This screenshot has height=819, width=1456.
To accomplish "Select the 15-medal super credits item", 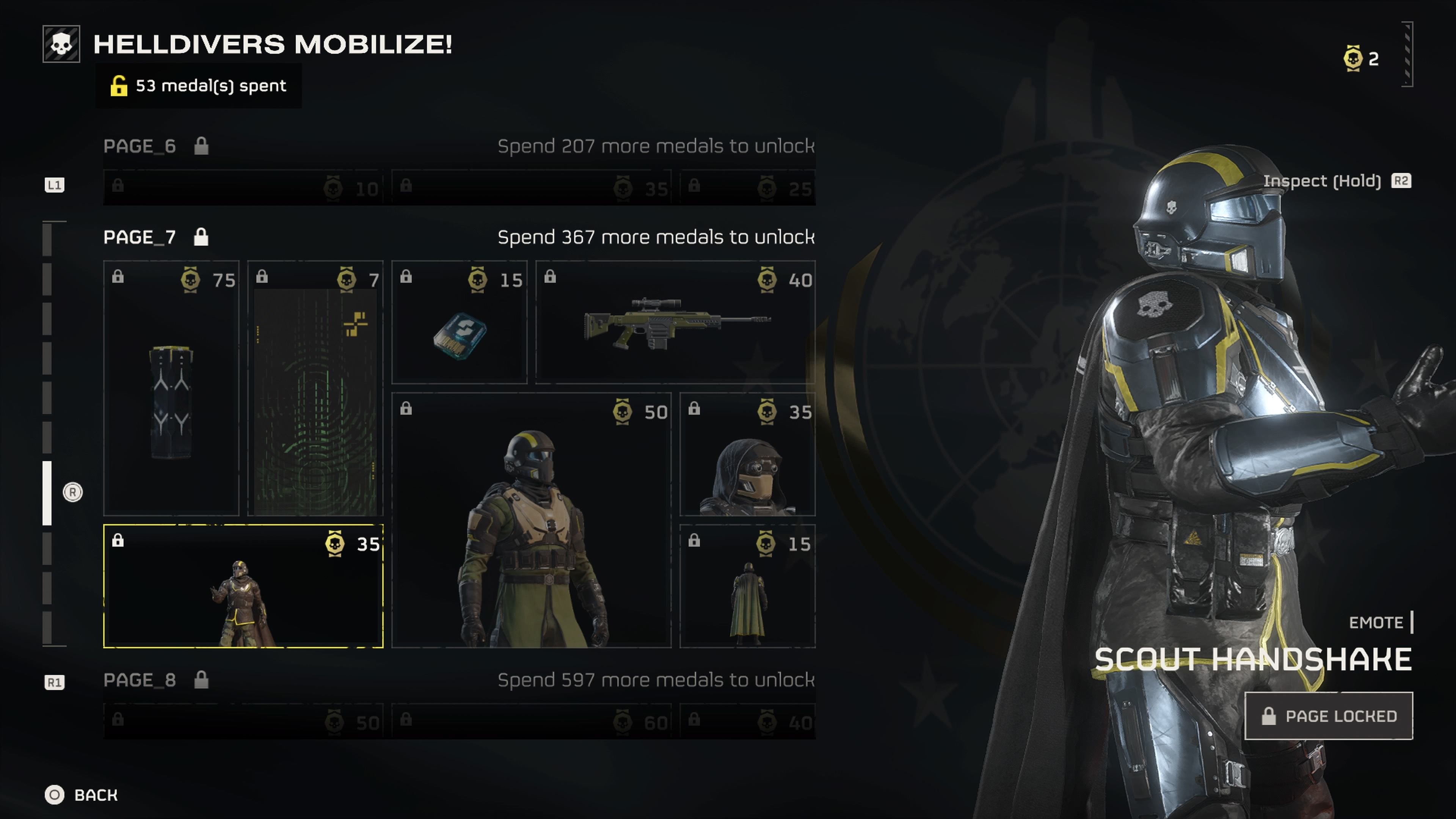I will click(459, 322).
